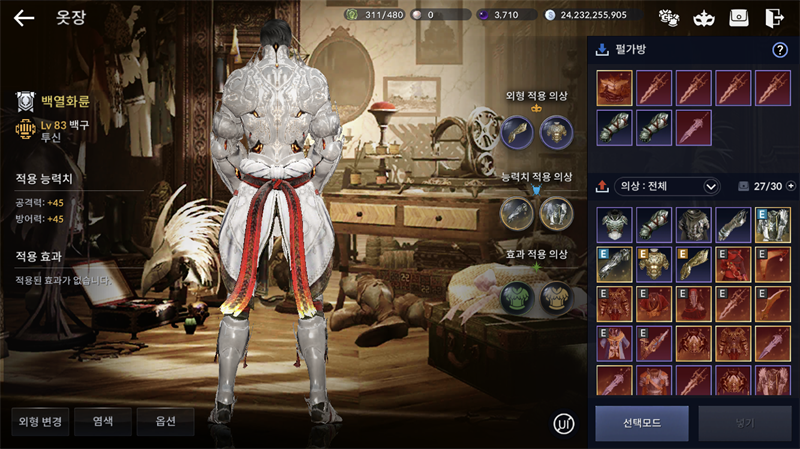Open the question mark help icon

(780, 50)
